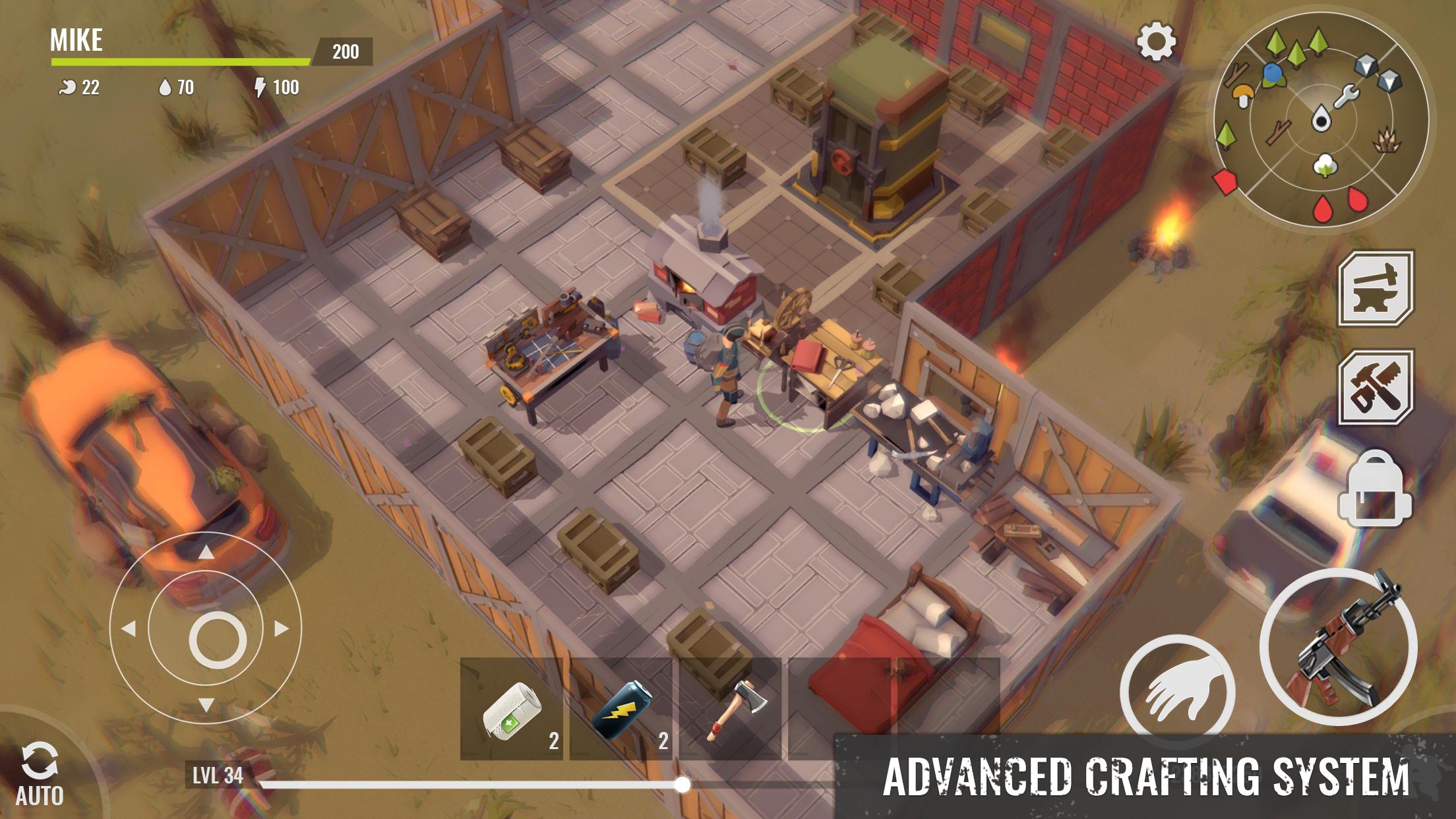Open the circular minimap
Image resolution: width=1456 pixels, height=819 pixels.
point(1321,120)
